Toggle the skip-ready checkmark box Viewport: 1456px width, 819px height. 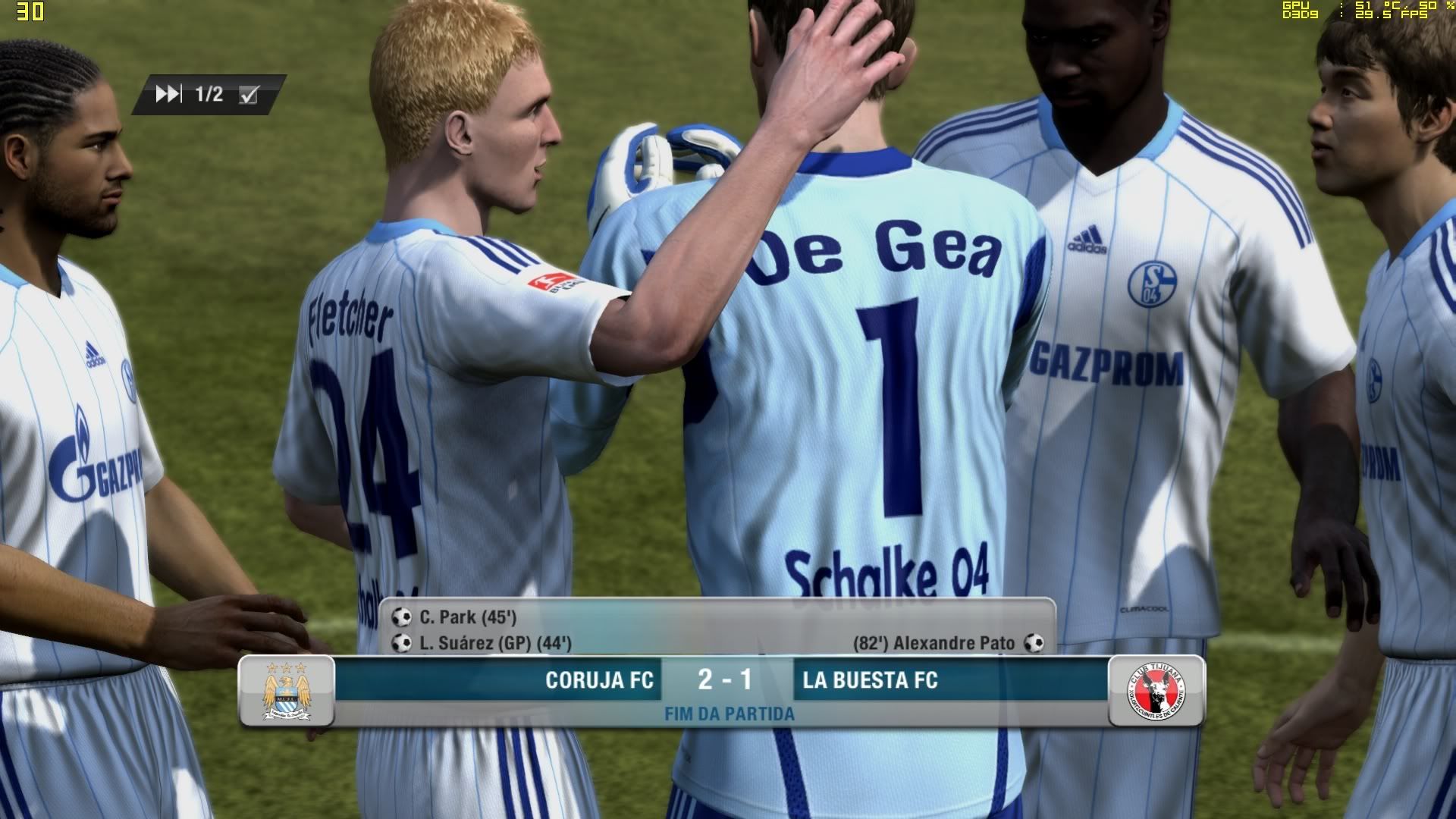click(249, 95)
